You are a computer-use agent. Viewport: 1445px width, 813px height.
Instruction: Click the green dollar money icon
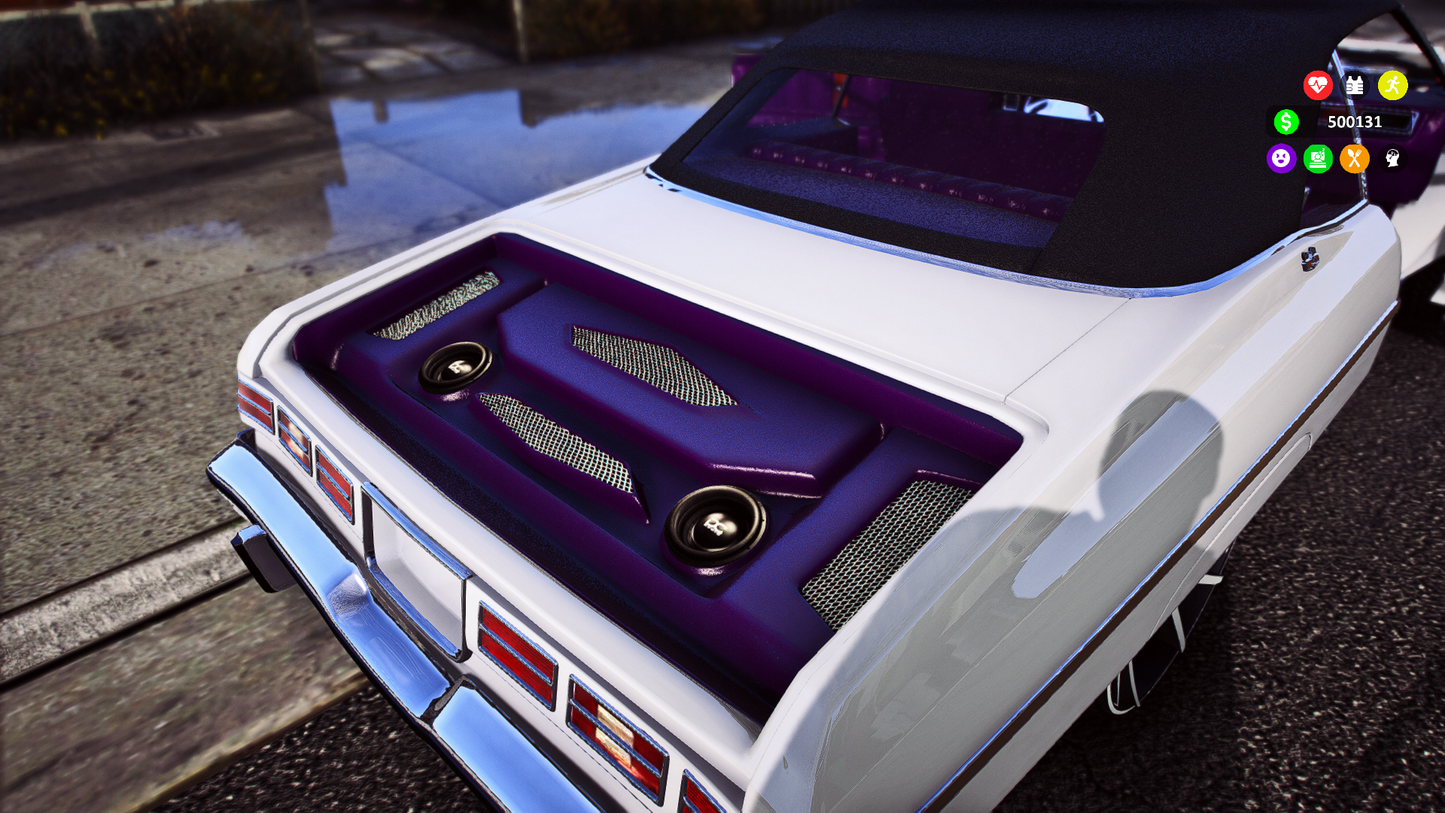tap(1287, 121)
